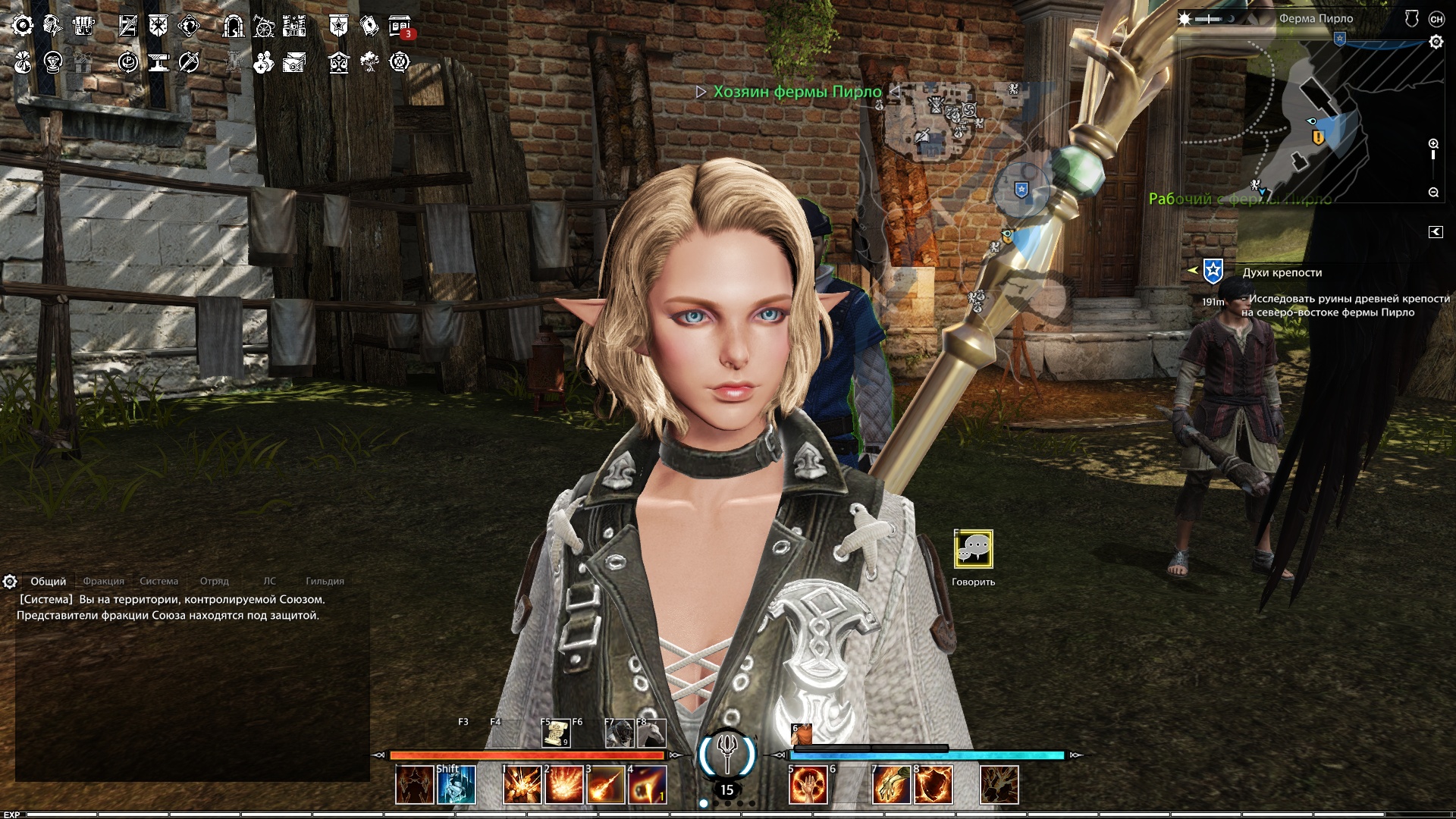This screenshot has width=1456, height=819.
Task: Open the gear settings icon in the top menu
Action: click(23, 27)
